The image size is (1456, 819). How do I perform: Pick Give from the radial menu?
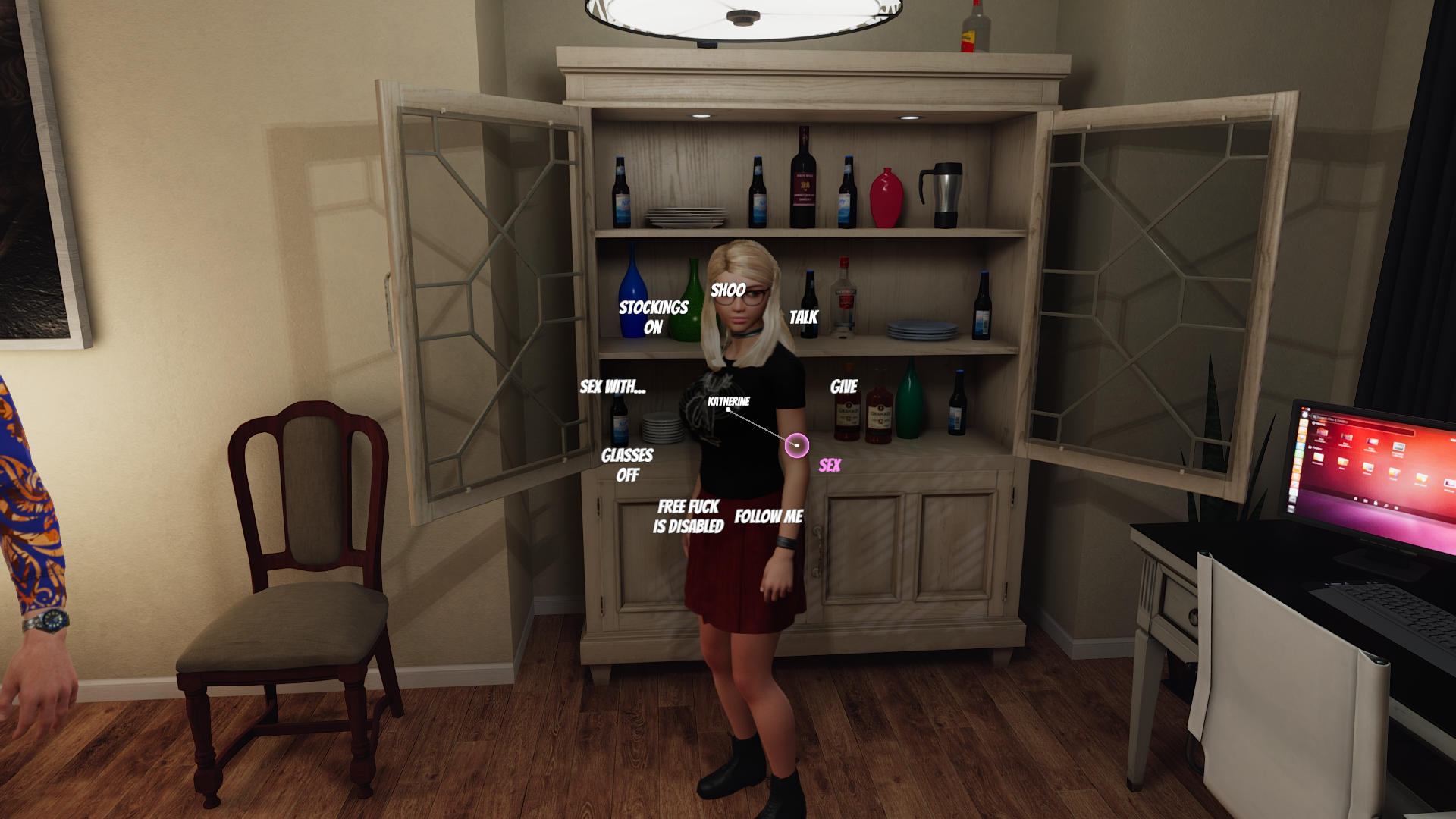pyautogui.click(x=843, y=387)
